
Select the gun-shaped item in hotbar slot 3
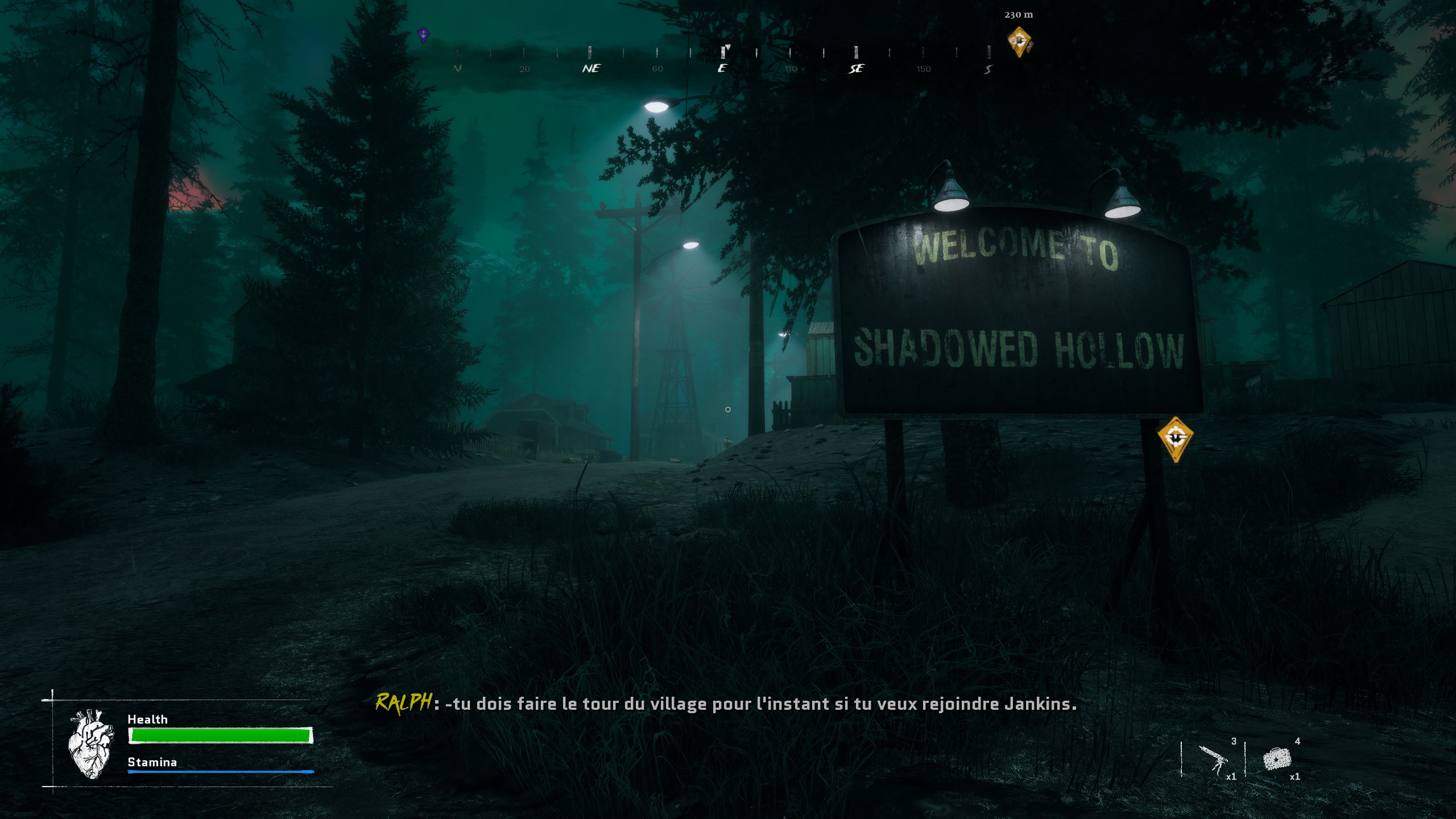1213,759
